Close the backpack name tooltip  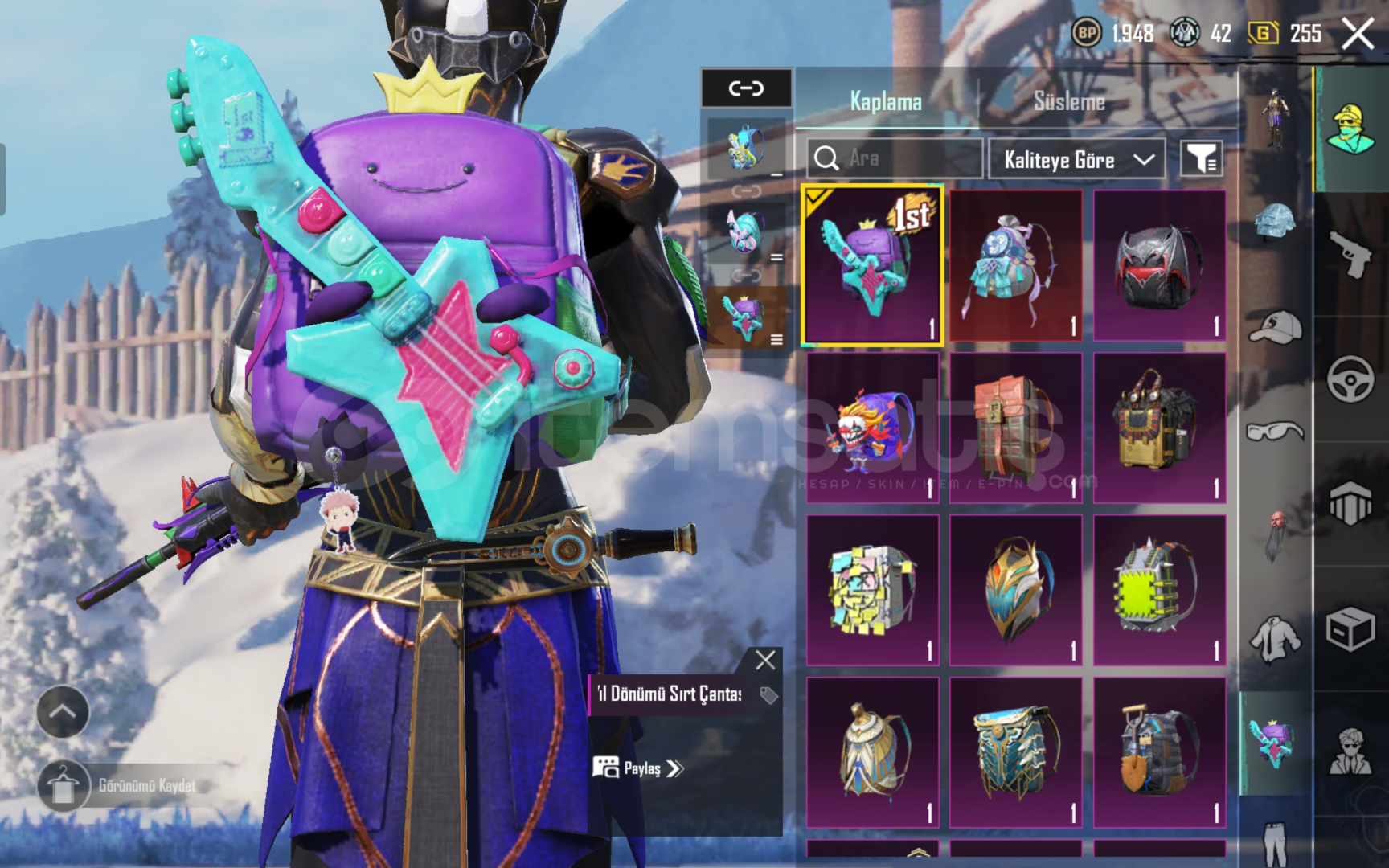pos(765,661)
